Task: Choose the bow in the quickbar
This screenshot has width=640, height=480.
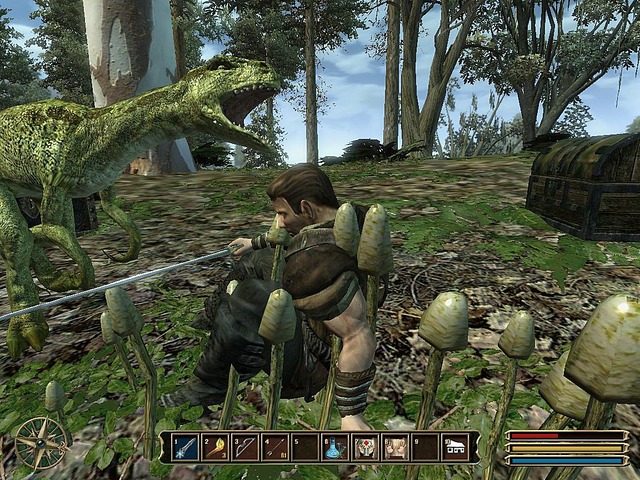Action: 245,447
